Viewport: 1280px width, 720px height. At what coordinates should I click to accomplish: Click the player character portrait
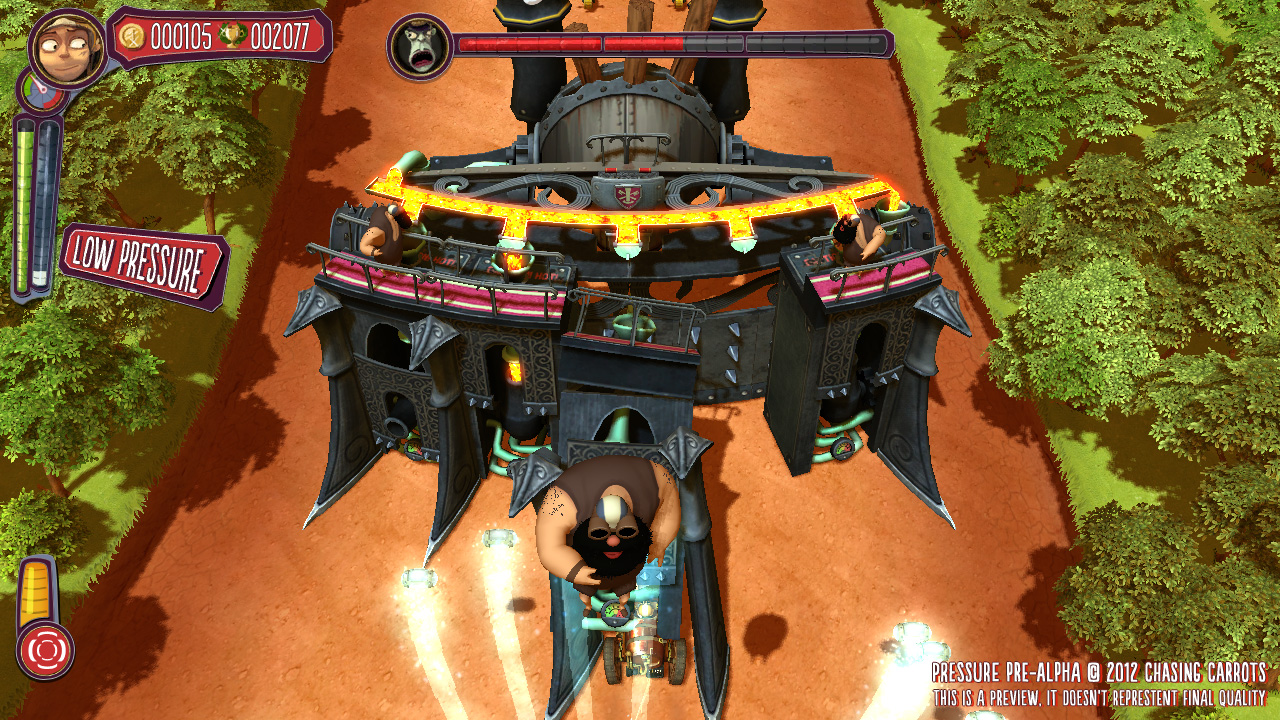click(x=68, y=47)
